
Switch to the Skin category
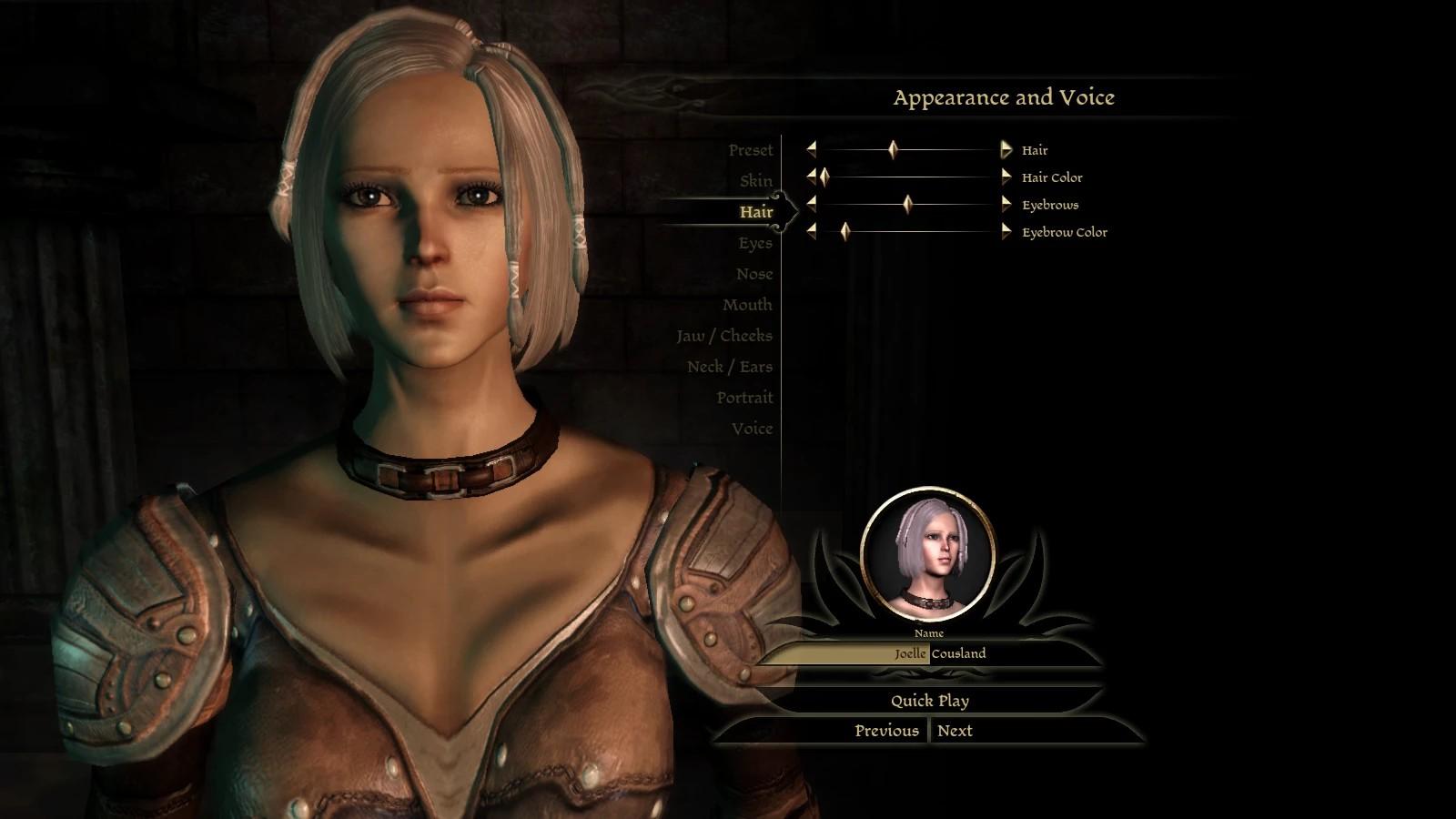tap(755, 181)
